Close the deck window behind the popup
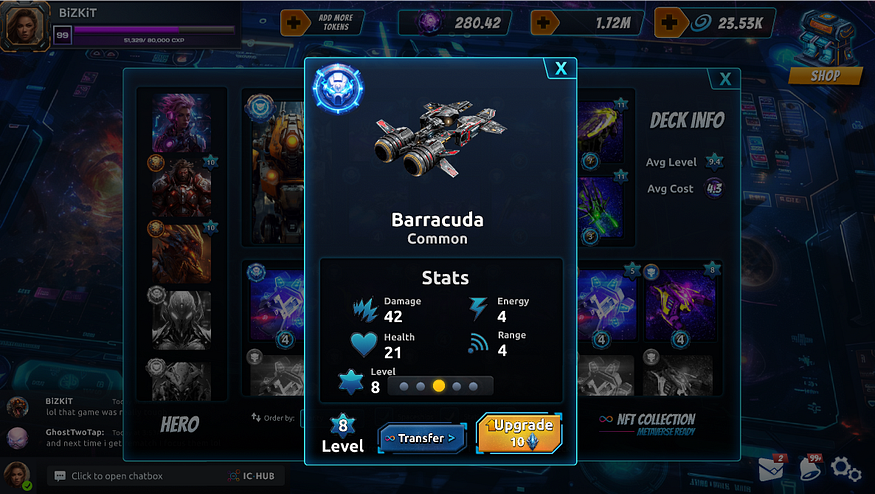The image size is (875, 494). (x=724, y=80)
